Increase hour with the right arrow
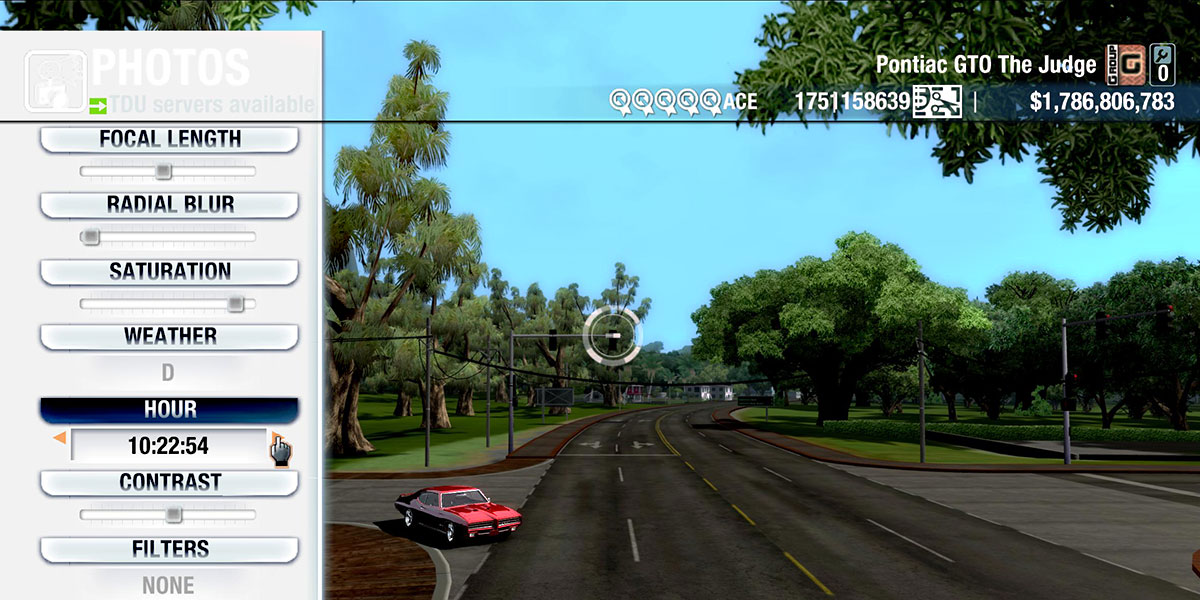 (x=274, y=438)
